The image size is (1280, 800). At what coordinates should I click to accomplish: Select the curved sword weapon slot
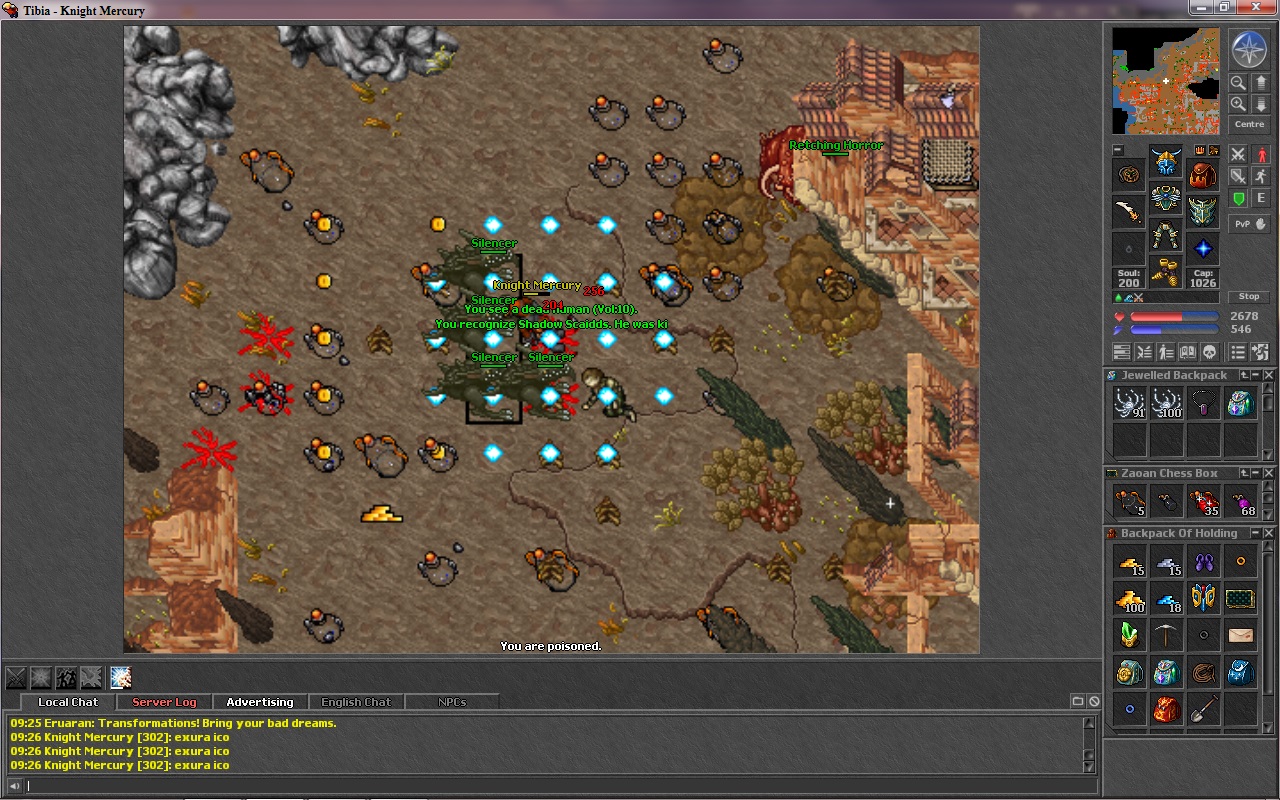[x=1129, y=212]
